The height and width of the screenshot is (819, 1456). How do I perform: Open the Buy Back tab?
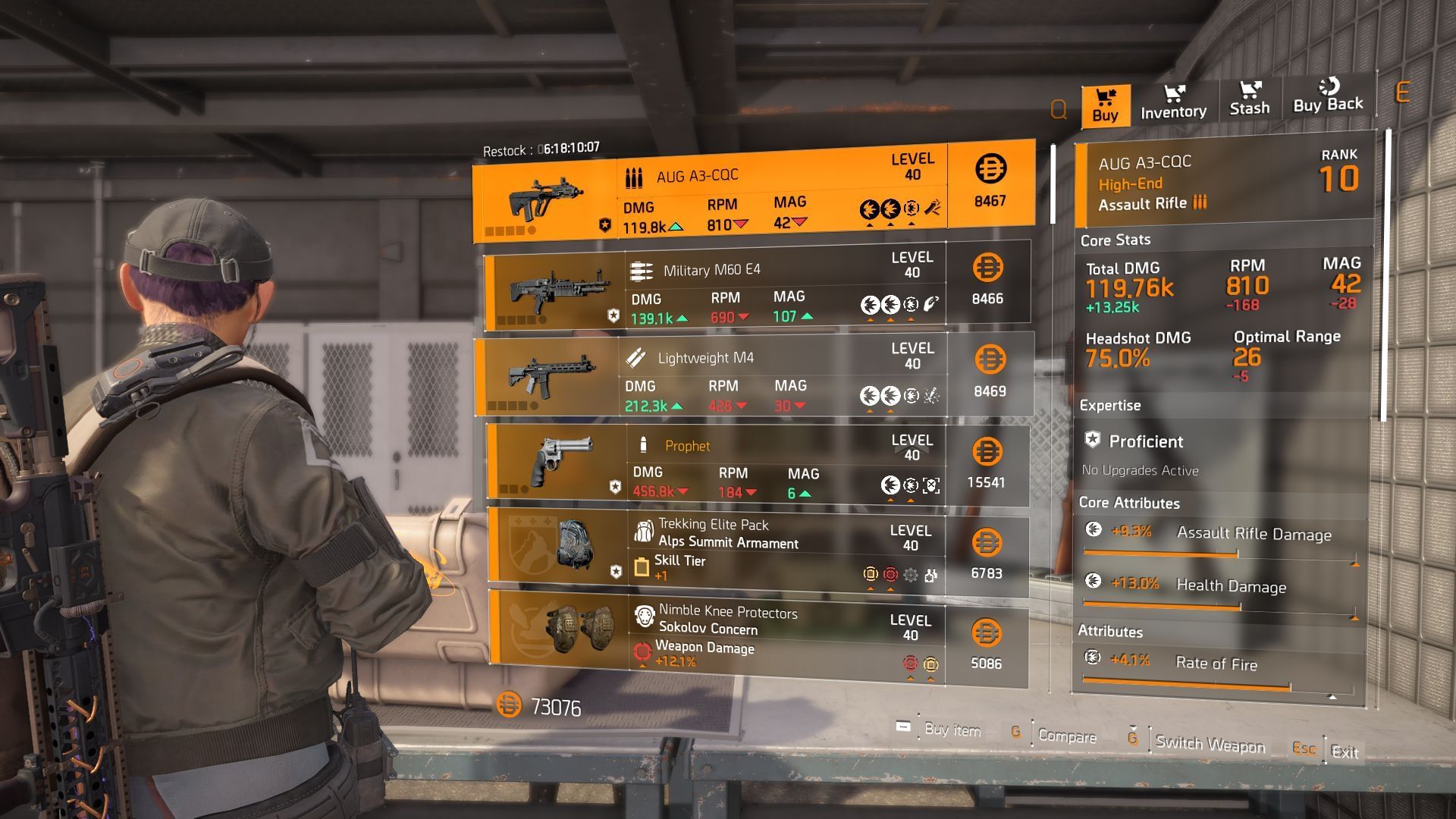tap(1327, 97)
